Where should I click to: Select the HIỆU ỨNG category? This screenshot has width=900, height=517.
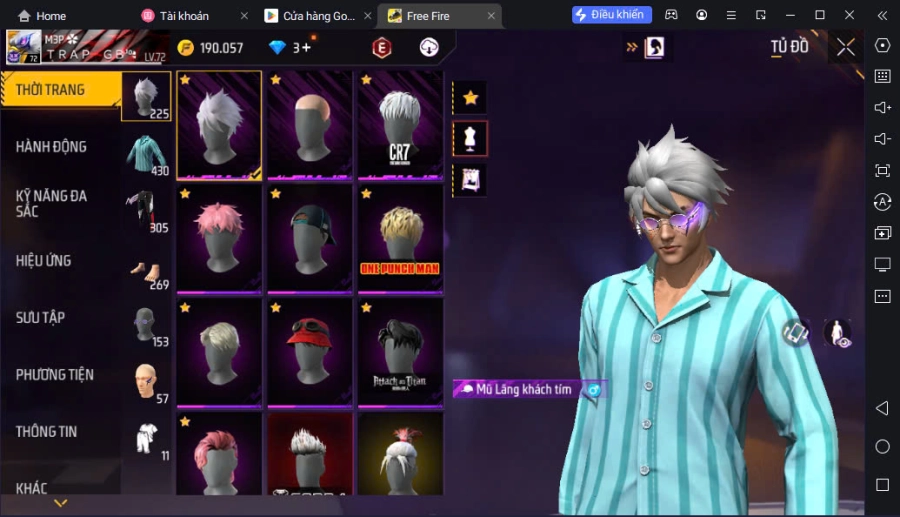(x=44, y=261)
